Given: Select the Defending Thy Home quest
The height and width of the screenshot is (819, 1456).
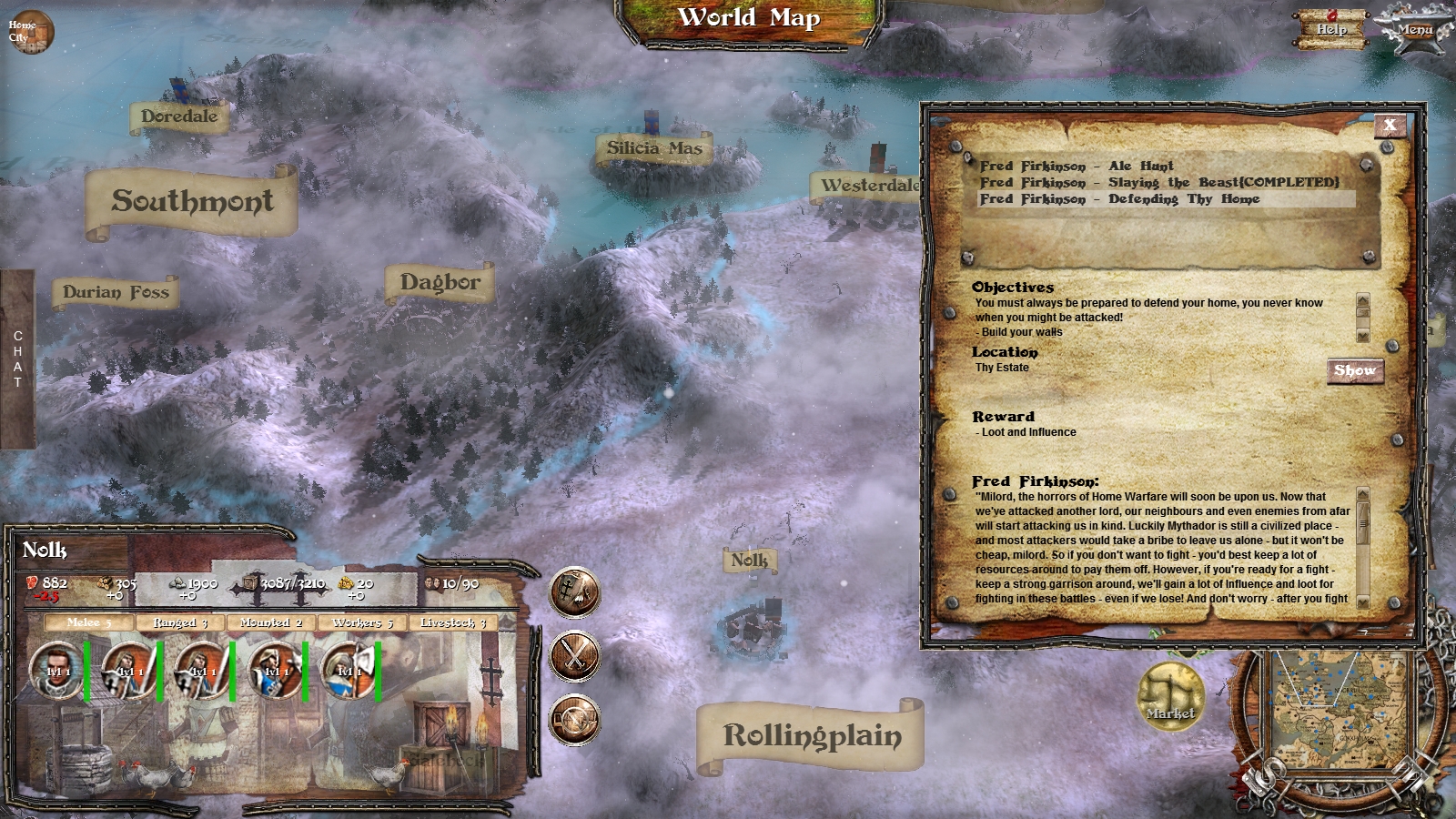Looking at the screenshot, I should [1119, 198].
